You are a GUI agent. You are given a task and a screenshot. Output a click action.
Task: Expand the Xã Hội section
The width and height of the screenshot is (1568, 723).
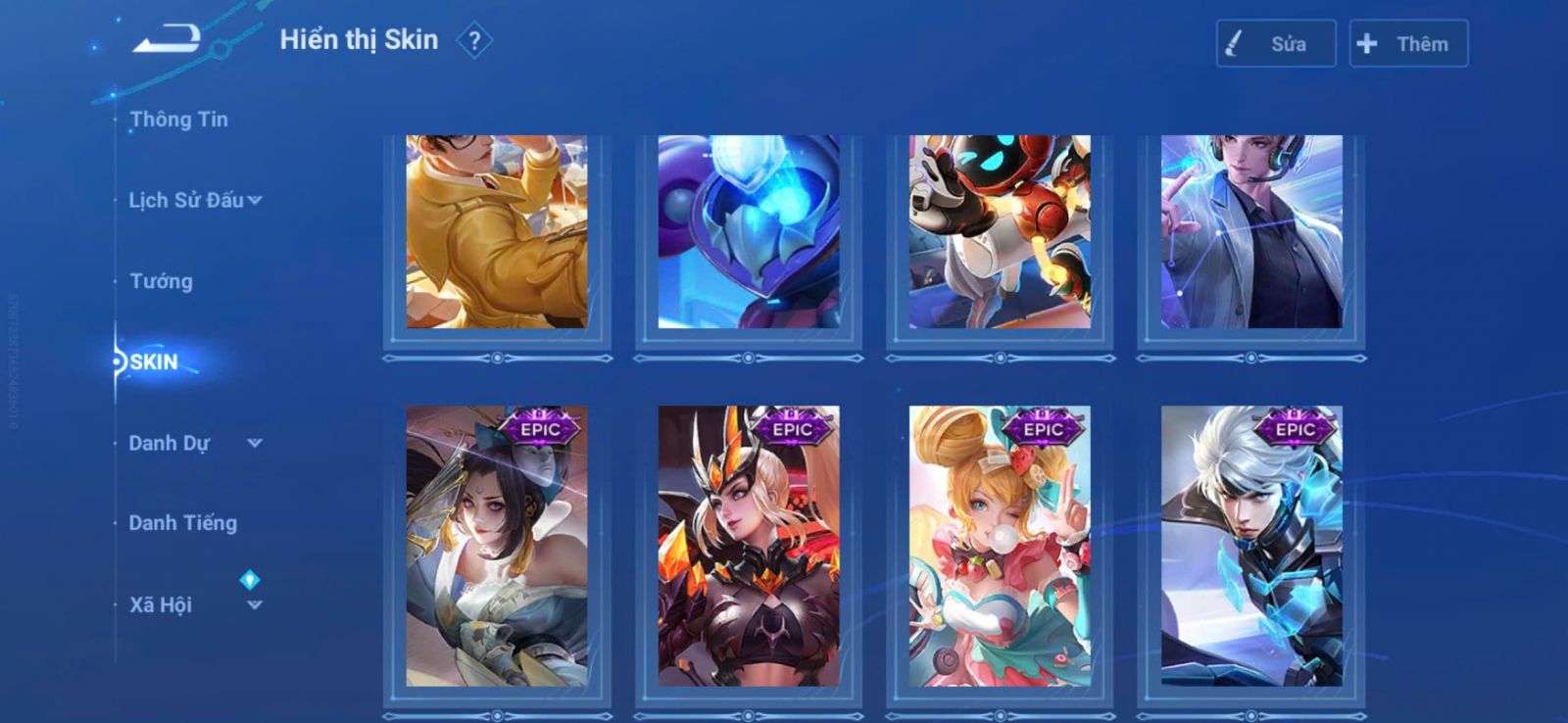click(195, 604)
